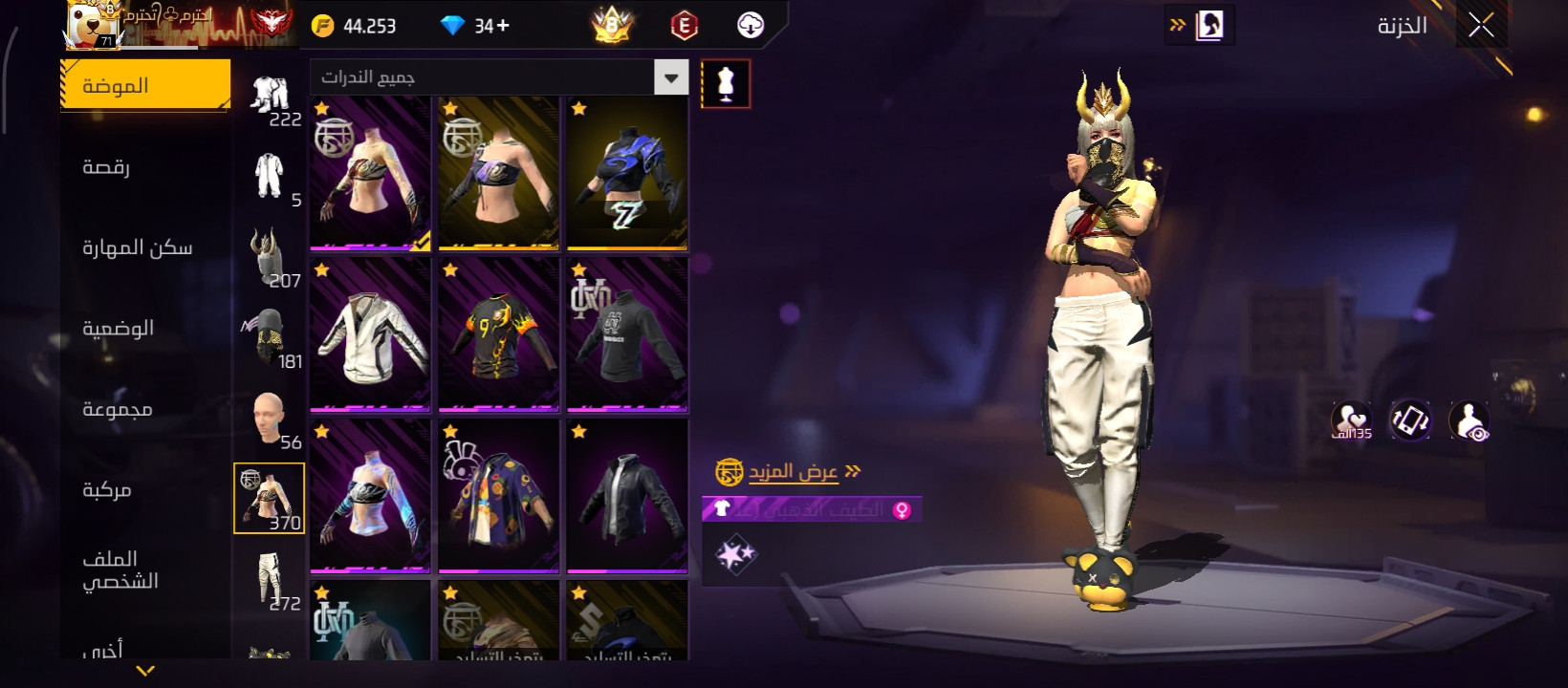Switch to the مركبة (Vehicle) tab
1568x688 pixels.
[107, 490]
